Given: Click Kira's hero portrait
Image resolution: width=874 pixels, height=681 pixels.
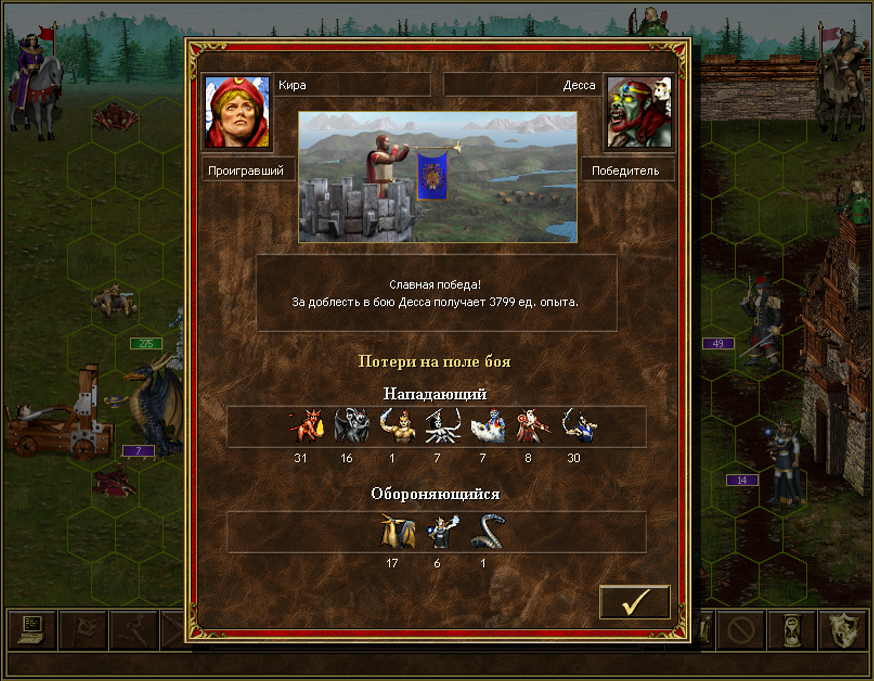Looking at the screenshot, I should point(237,112).
